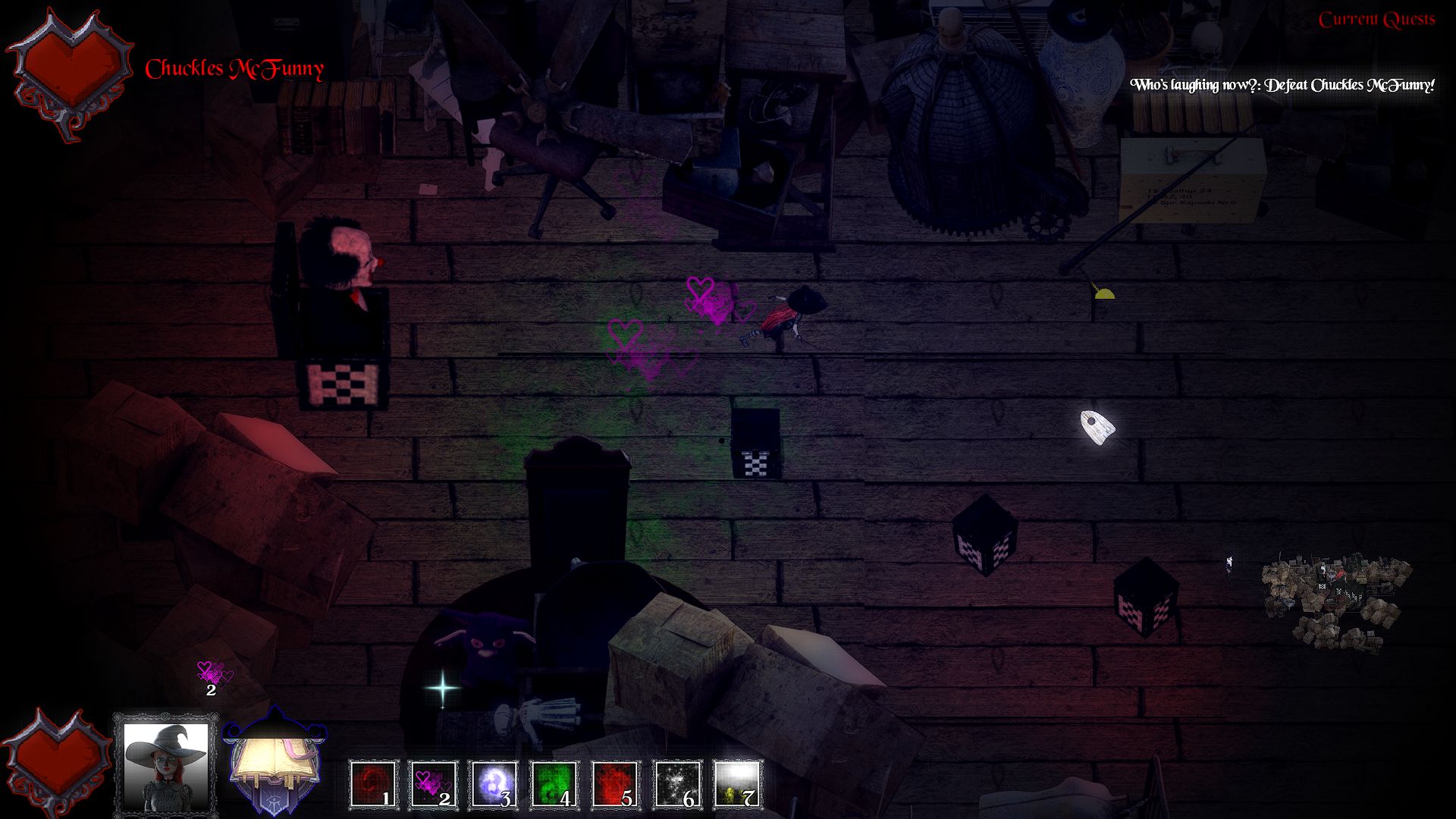Viewport: 1456px width, 819px height.
Task: Click the minimap of the room
Action: (1335, 604)
